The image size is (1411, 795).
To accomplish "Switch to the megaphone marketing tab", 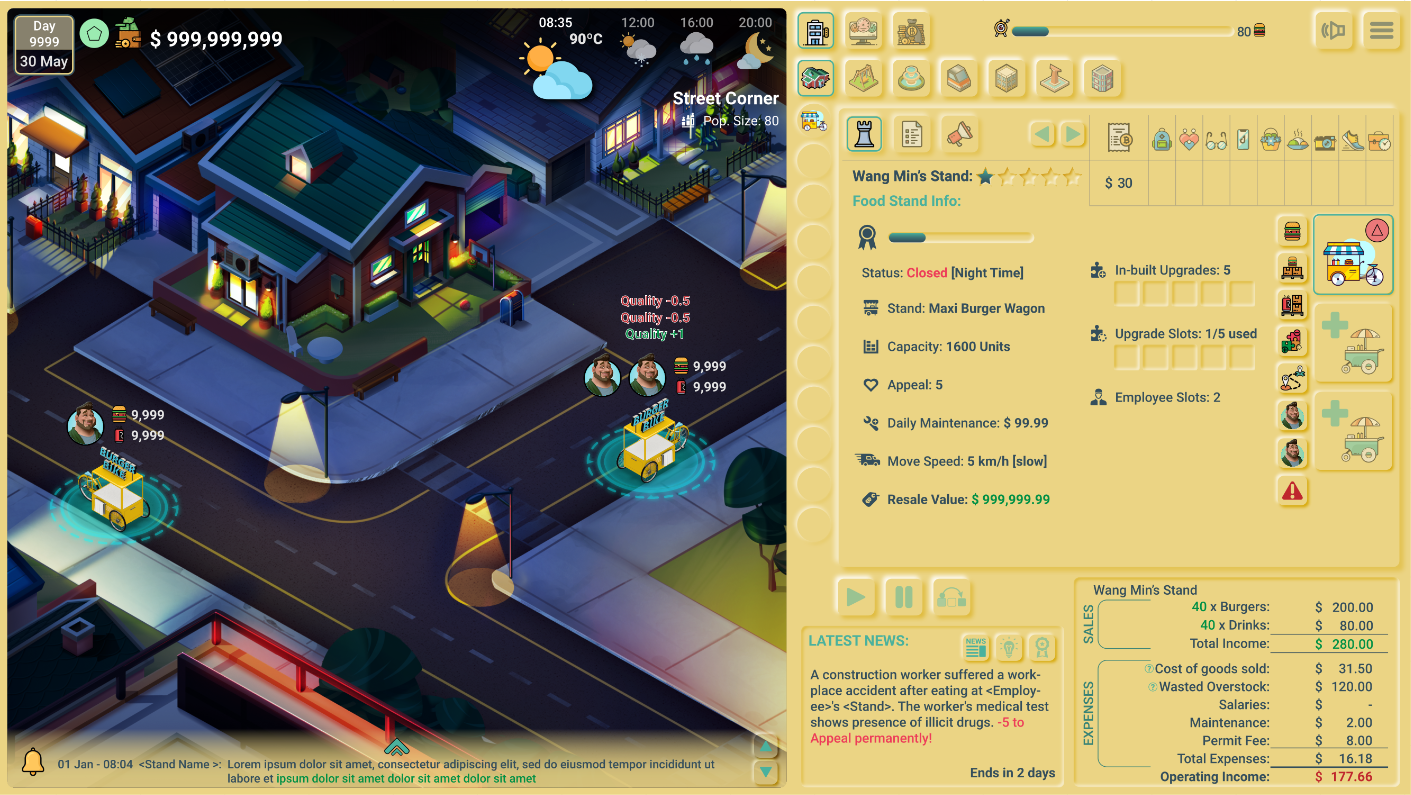I will pyautogui.click(x=959, y=134).
